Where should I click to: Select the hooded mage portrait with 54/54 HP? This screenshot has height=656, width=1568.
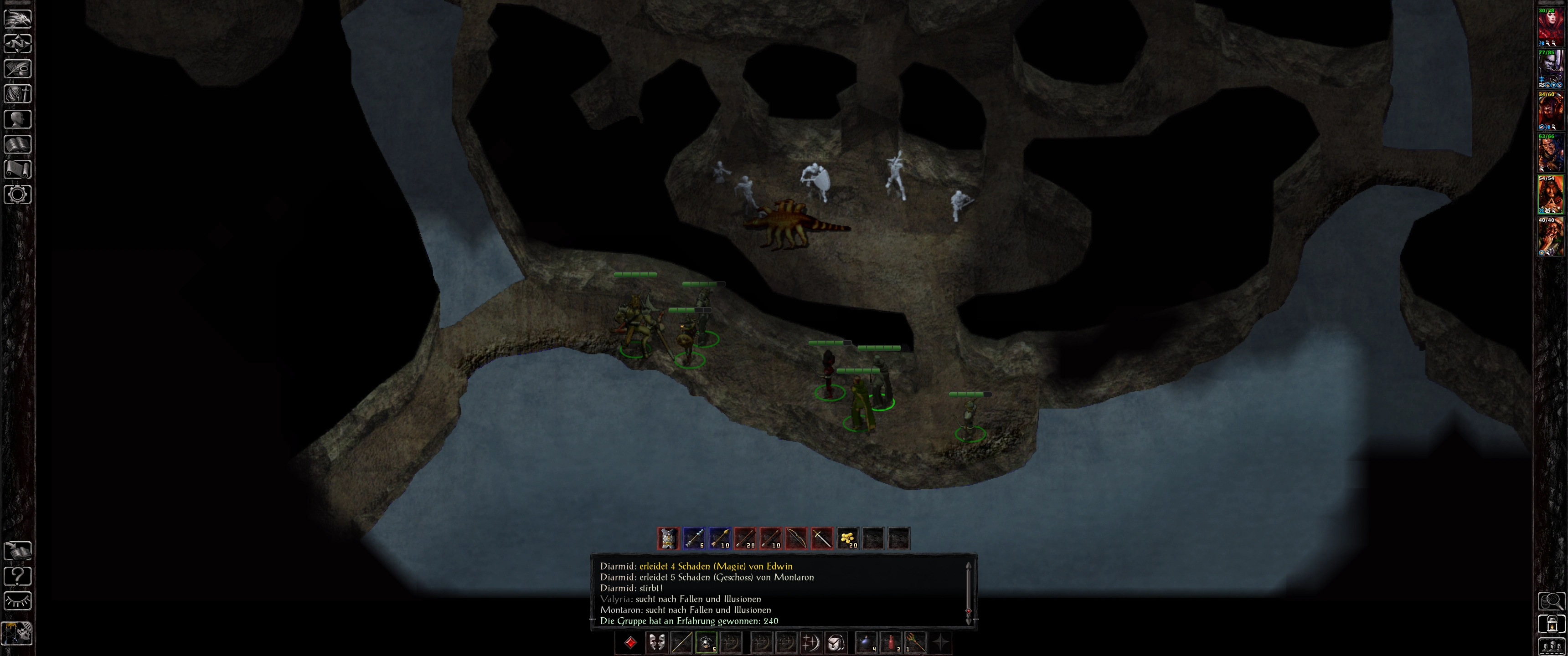[x=1551, y=194]
